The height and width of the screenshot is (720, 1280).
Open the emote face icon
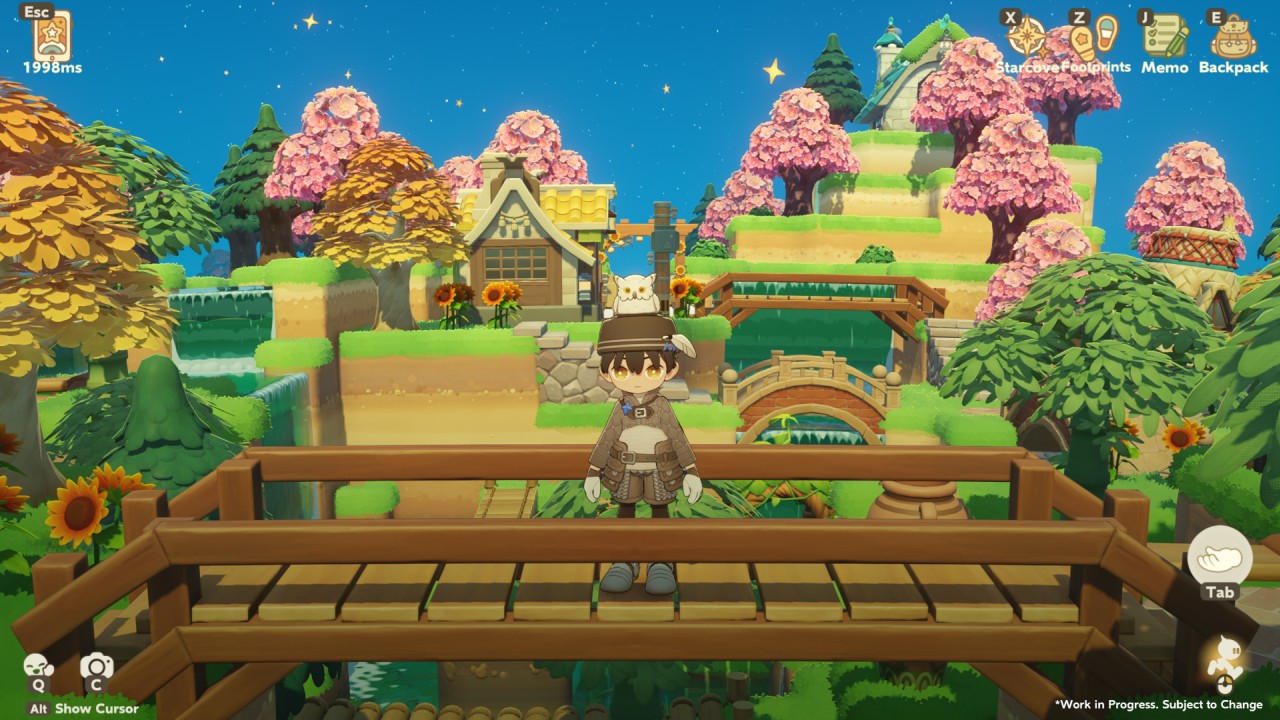38,666
